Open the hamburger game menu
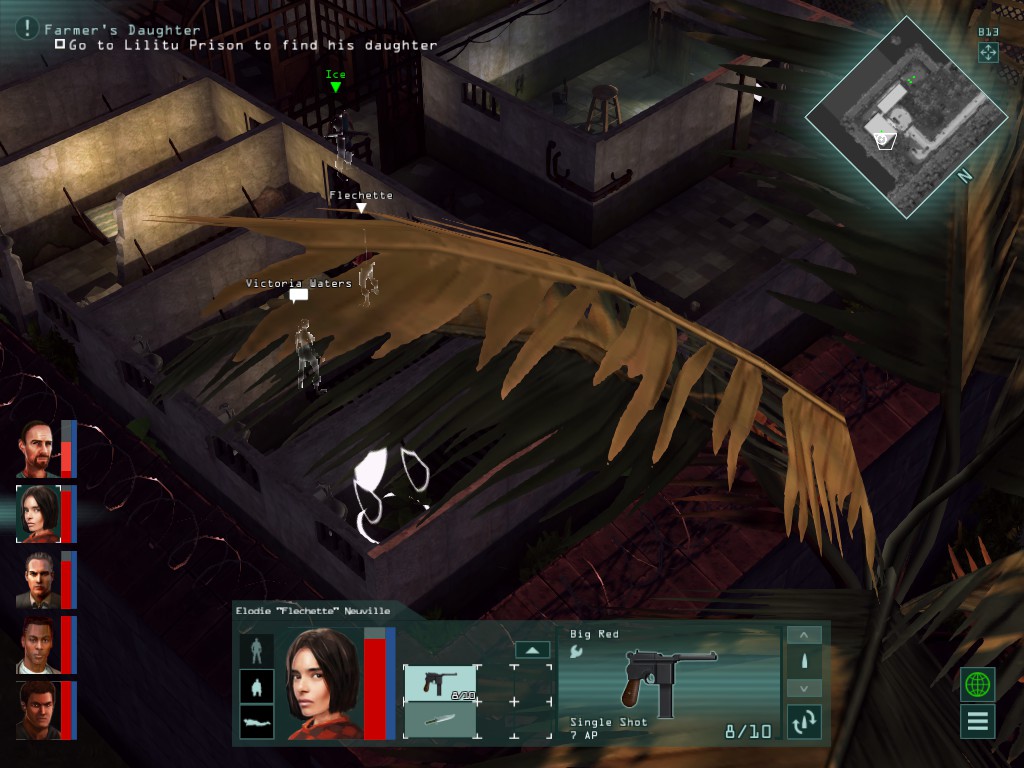 [x=978, y=721]
